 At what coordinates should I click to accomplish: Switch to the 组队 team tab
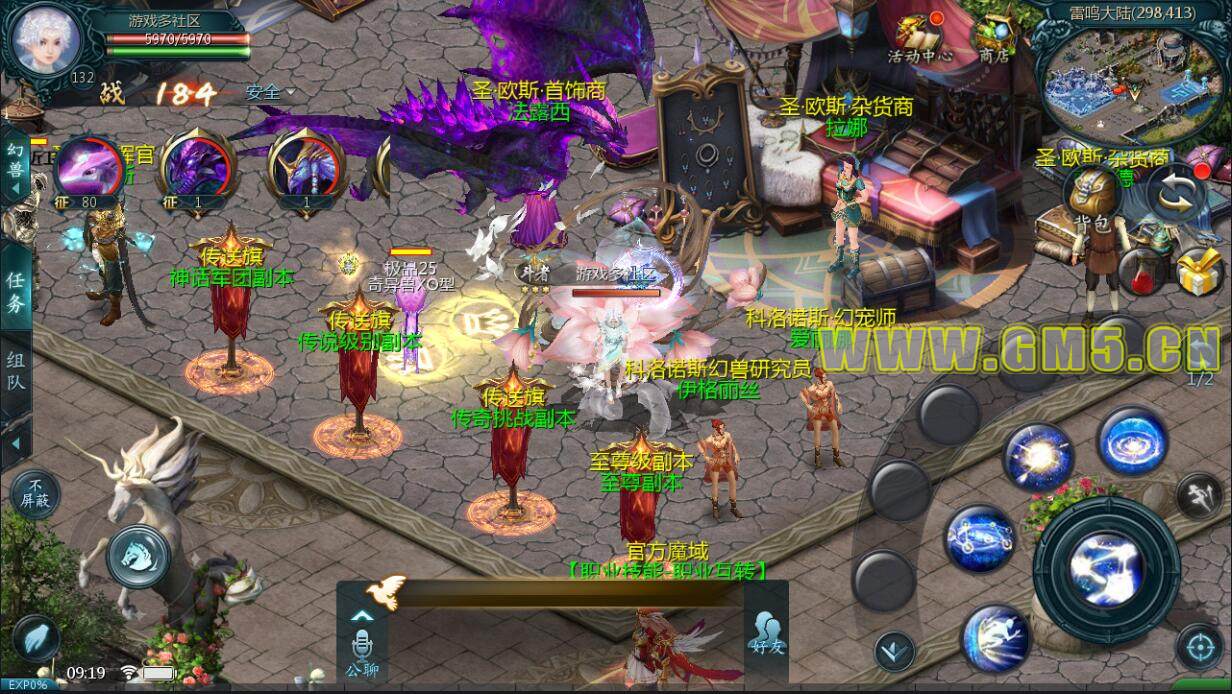(15, 372)
